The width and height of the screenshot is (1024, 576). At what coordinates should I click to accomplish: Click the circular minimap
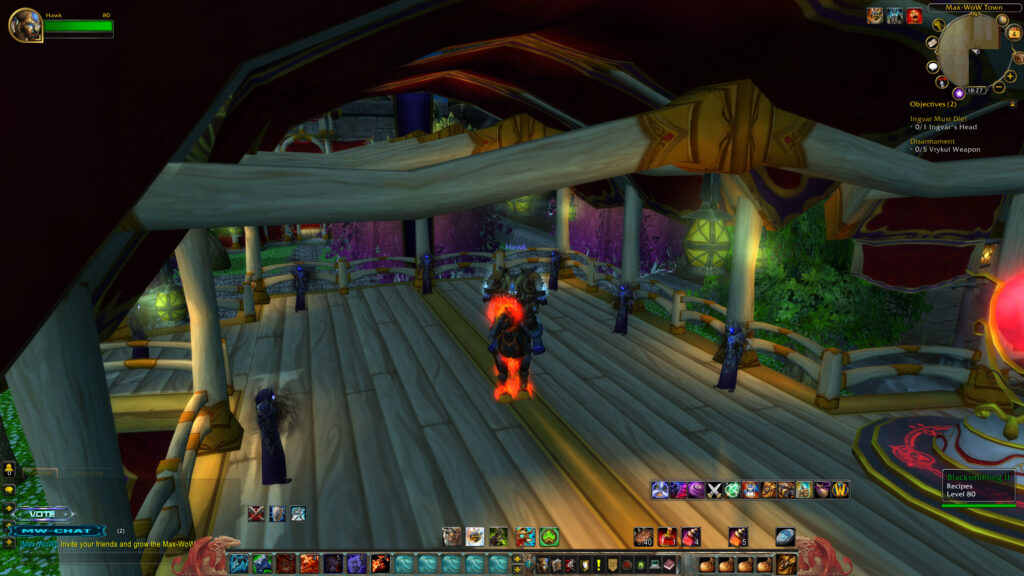973,49
